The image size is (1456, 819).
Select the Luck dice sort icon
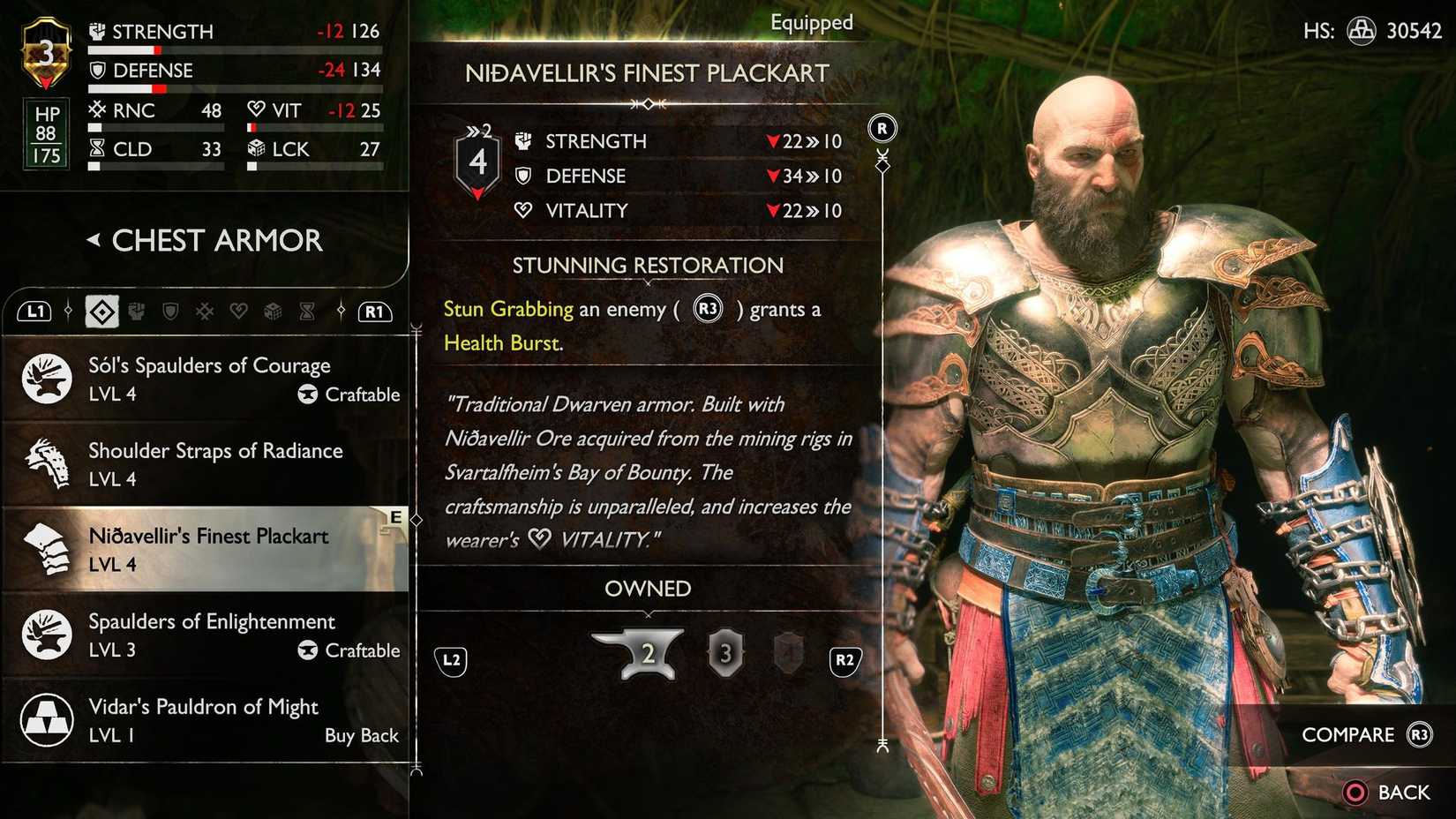click(273, 311)
